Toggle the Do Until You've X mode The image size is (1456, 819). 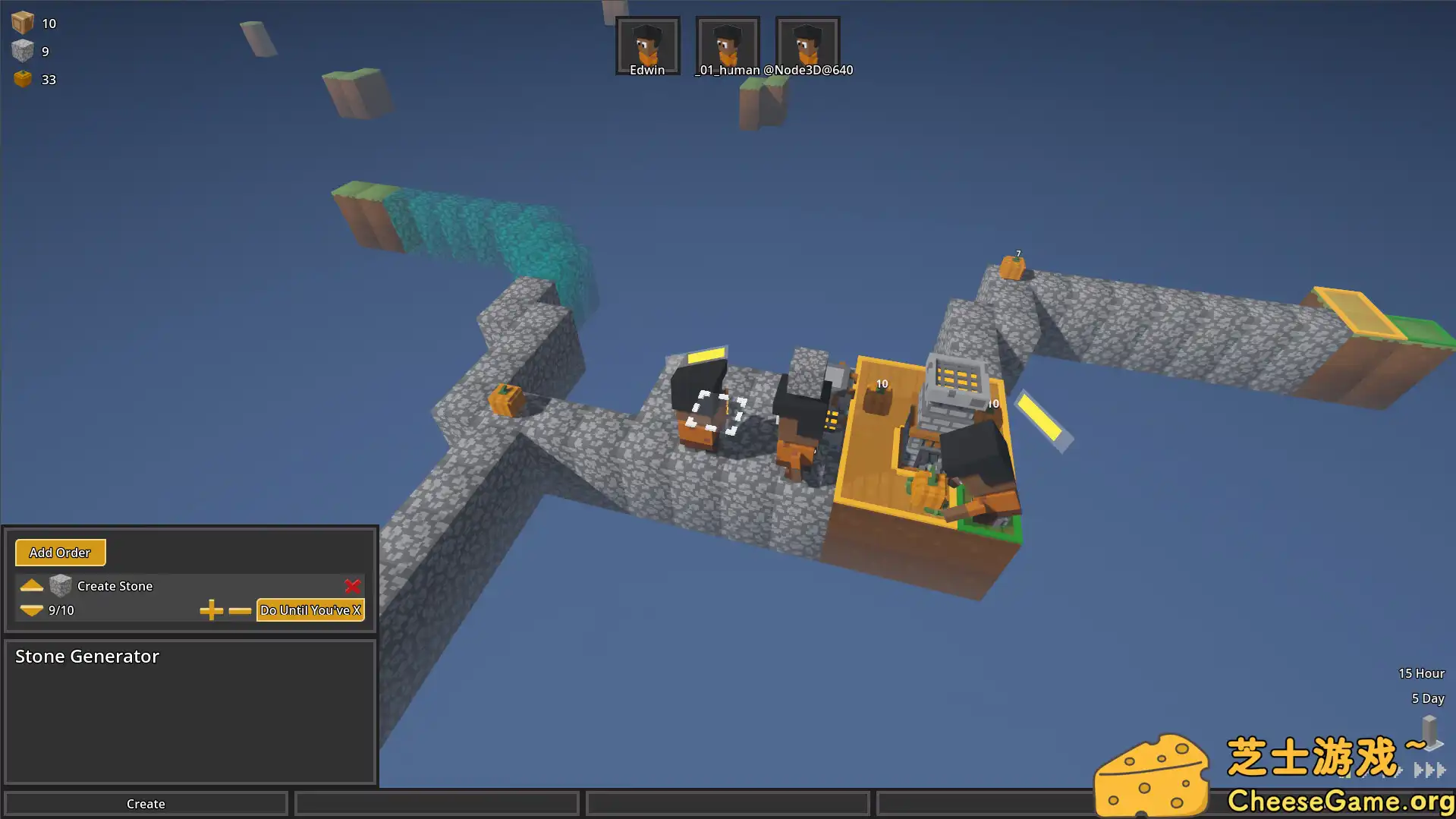310,610
